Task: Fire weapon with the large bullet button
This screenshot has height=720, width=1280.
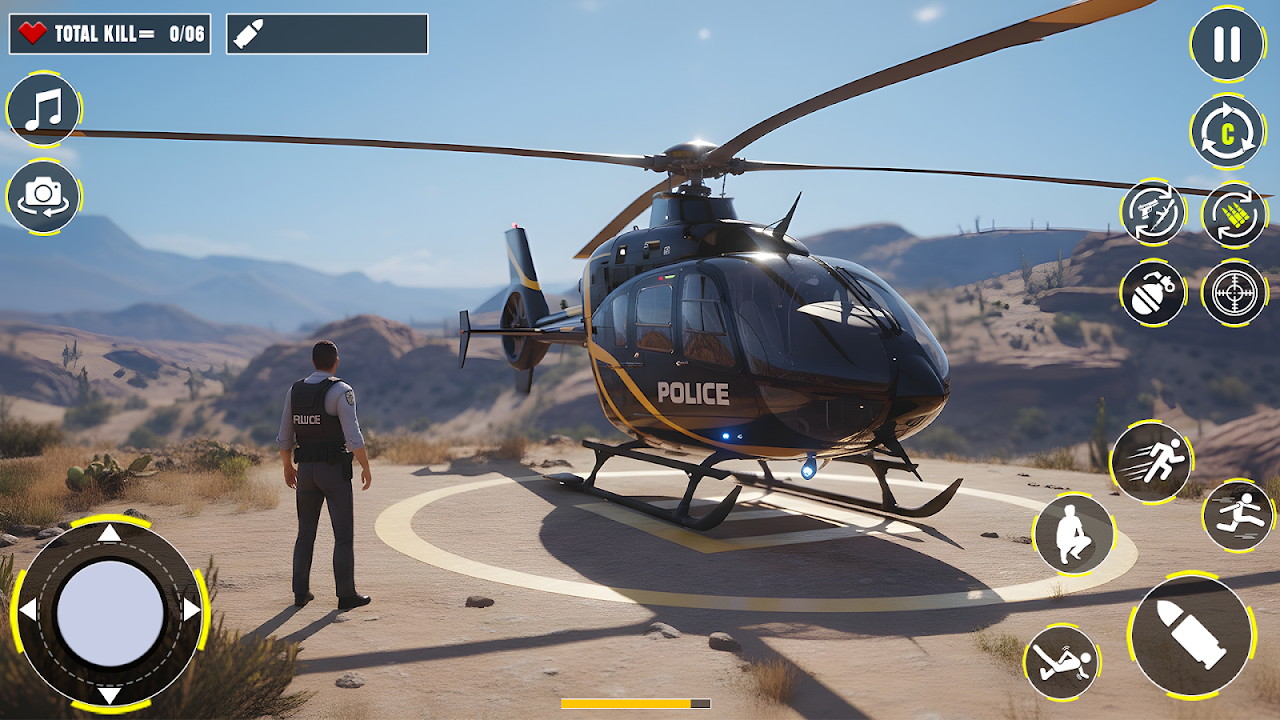Action: tap(1192, 635)
